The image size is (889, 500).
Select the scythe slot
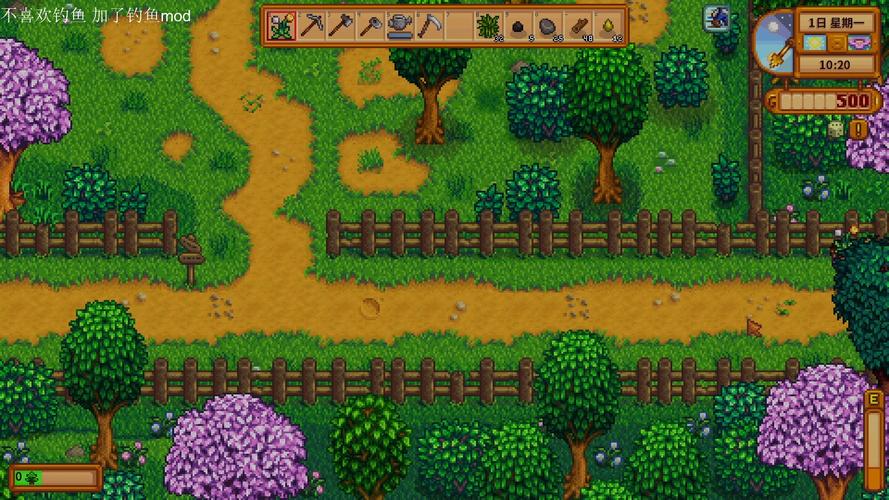pos(429,25)
